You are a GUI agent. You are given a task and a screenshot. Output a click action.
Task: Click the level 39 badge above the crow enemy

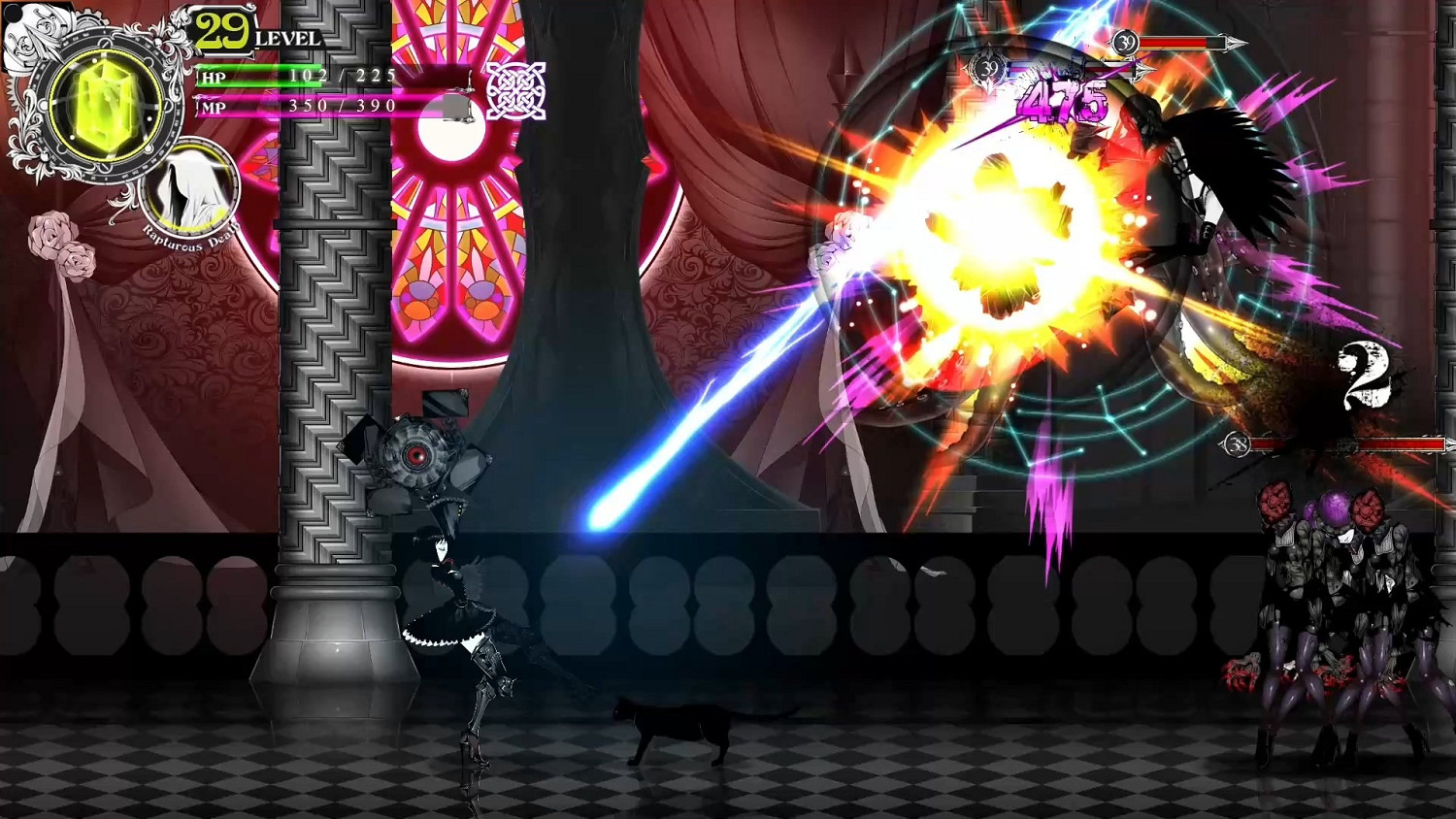click(x=1124, y=43)
